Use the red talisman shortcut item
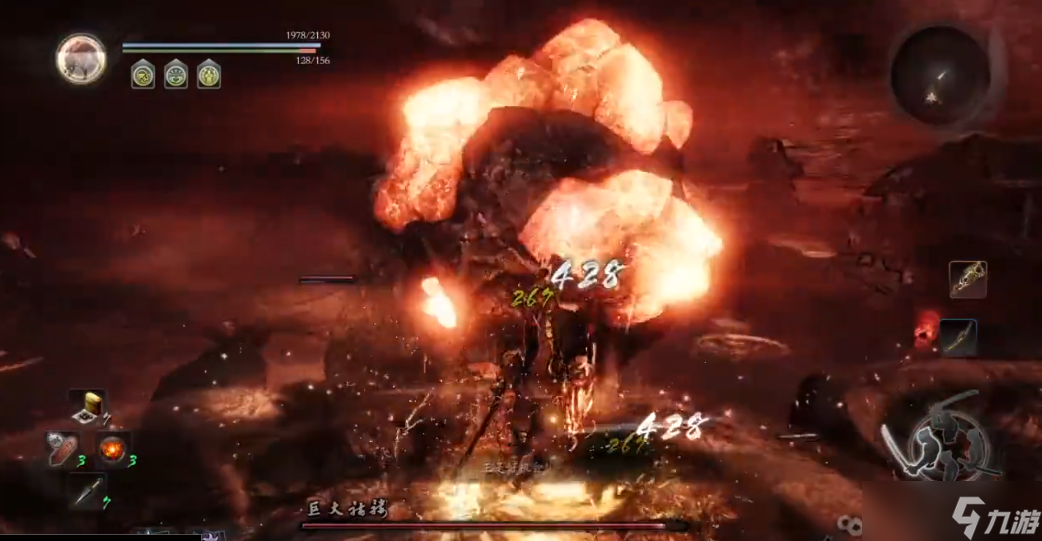 click(62, 449)
